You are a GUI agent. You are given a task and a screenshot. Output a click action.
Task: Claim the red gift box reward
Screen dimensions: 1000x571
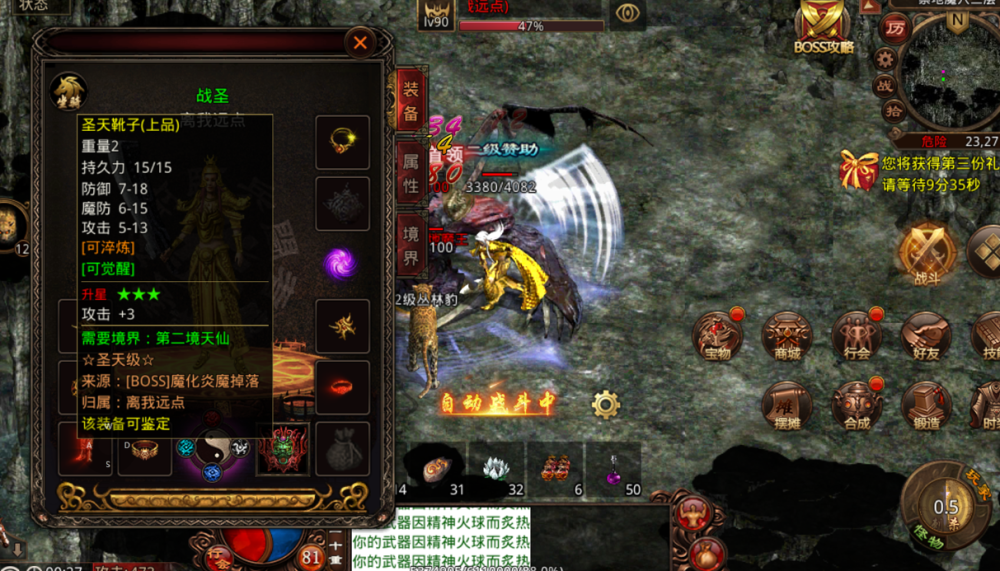coord(859,170)
